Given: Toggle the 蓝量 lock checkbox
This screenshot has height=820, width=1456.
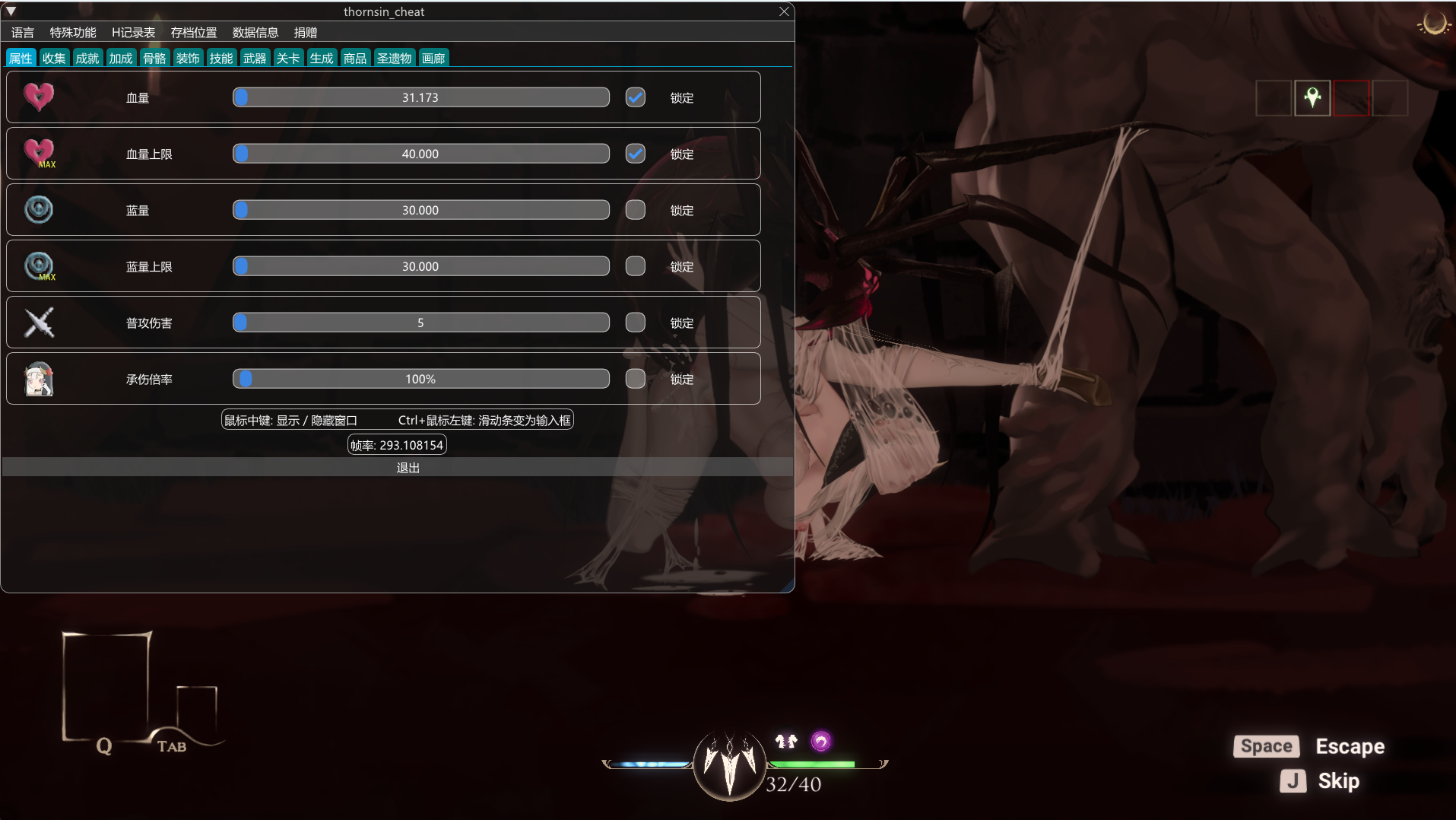Looking at the screenshot, I should 635,210.
